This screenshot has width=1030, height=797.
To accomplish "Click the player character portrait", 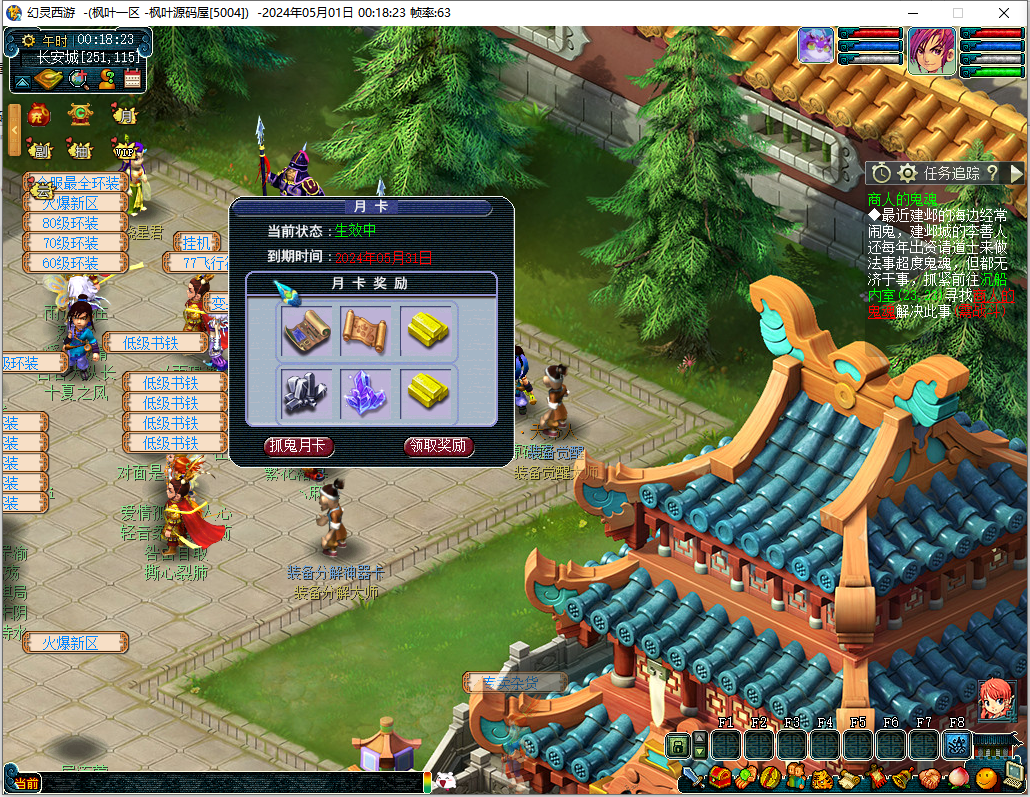I will tap(931, 50).
